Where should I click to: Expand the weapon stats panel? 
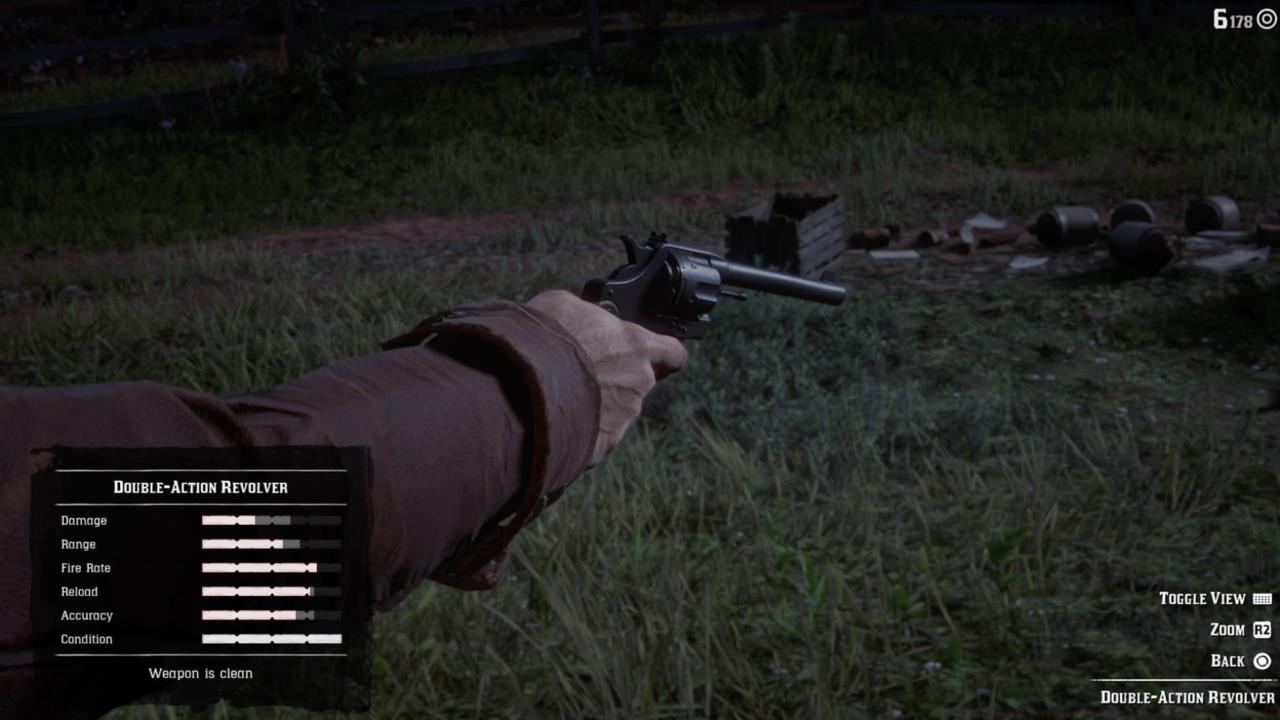200,560
